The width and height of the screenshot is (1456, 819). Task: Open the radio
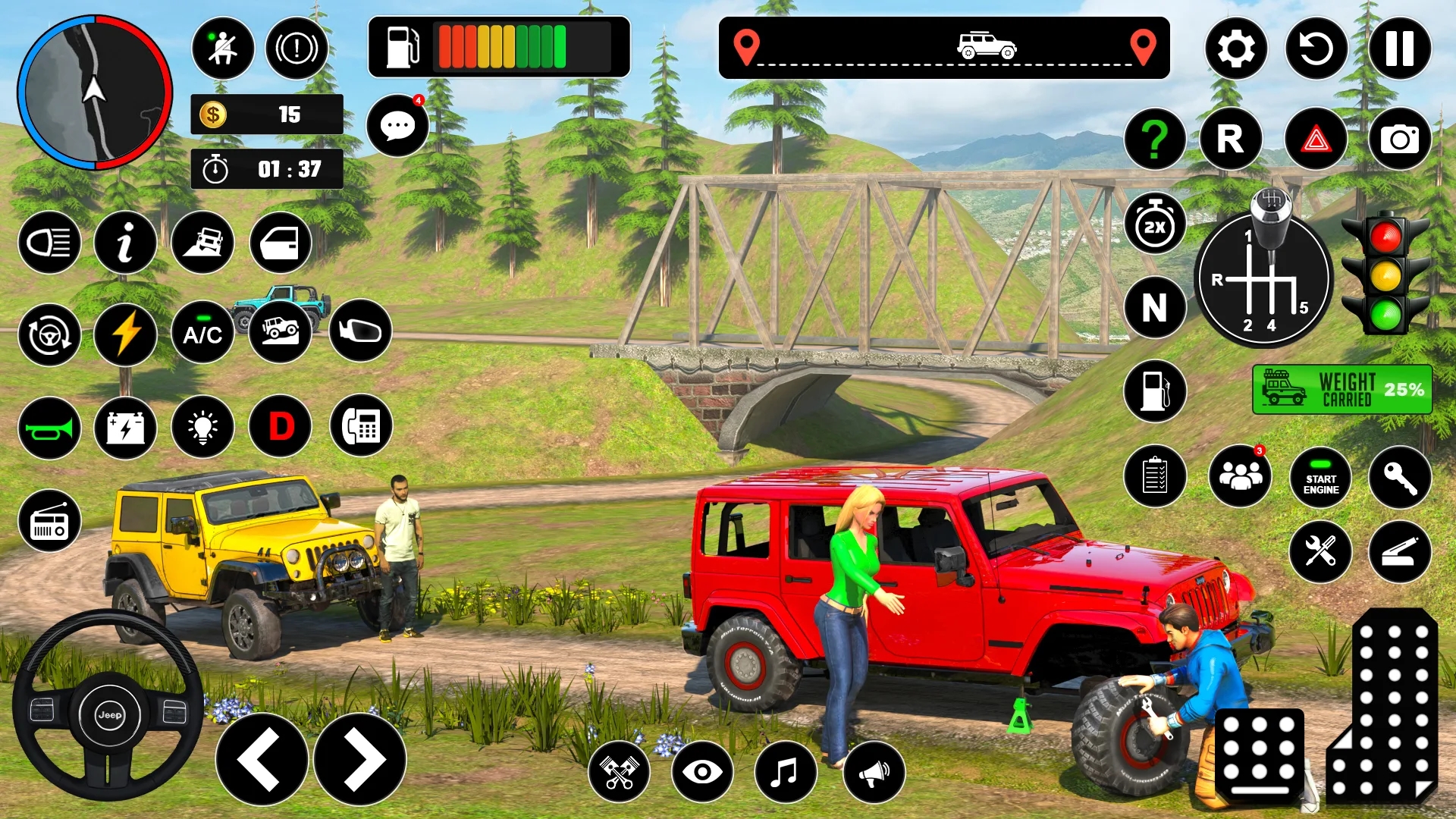tap(49, 522)
